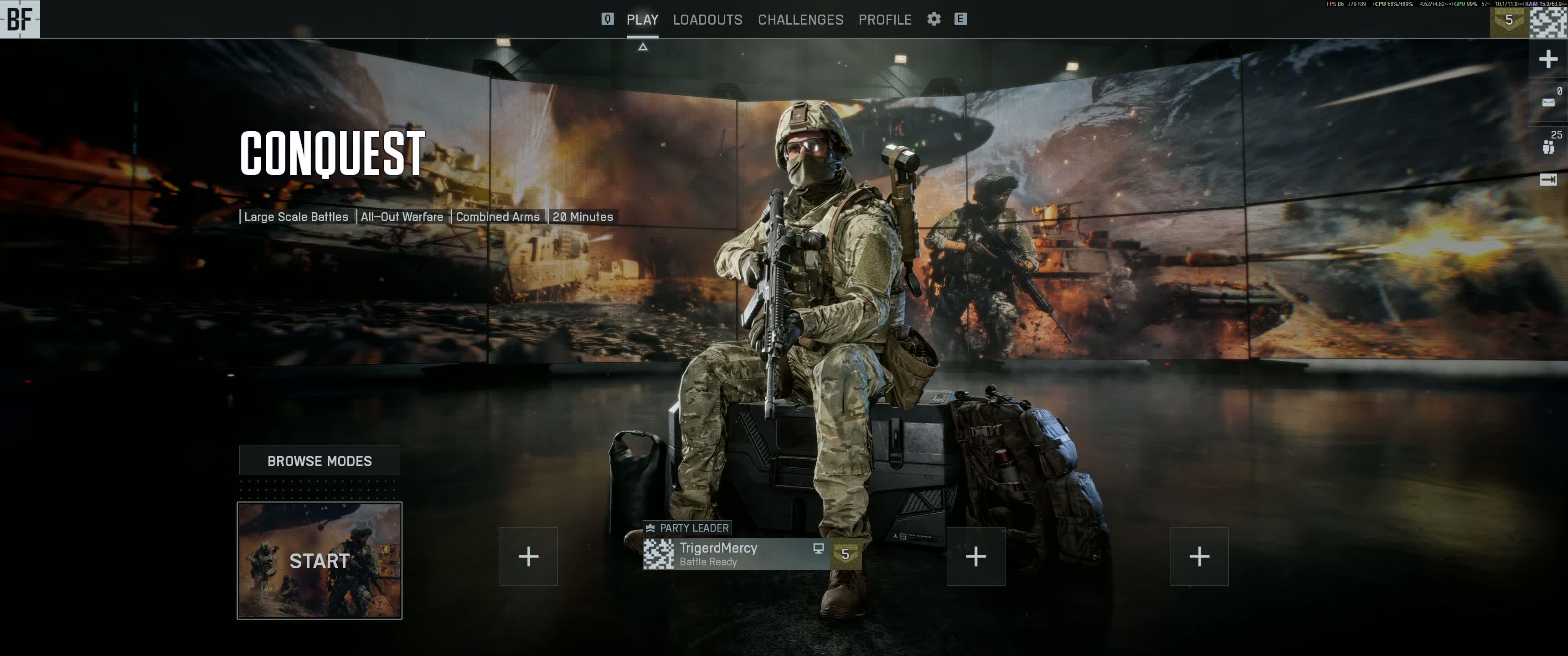Go to the Challenges tab
This screenshot has height=656, width=1568.
(800, 20)
